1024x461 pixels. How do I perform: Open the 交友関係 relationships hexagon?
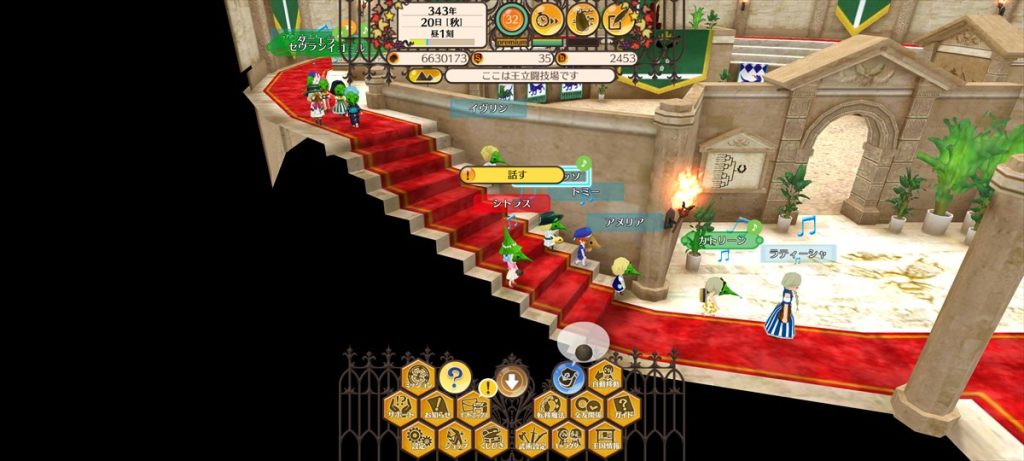(586, 406)
